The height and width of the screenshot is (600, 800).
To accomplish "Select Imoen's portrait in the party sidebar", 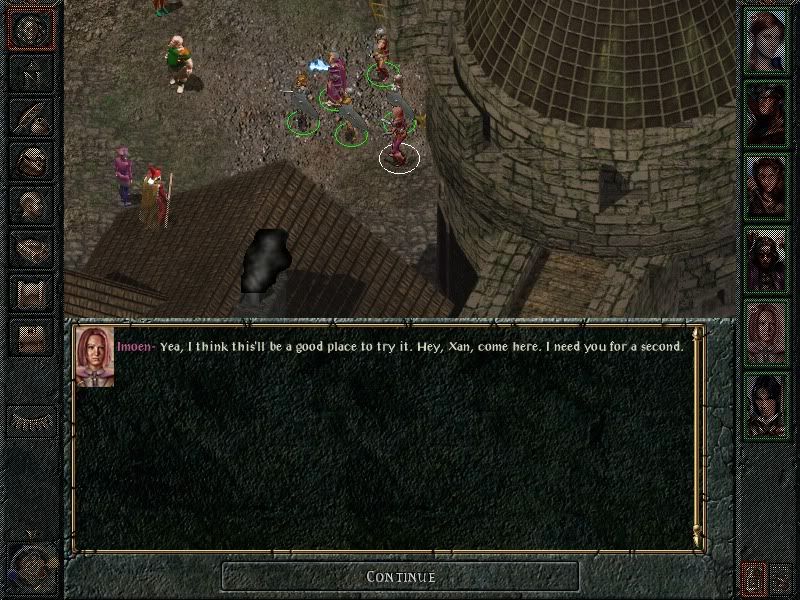I will coord(767,331).
